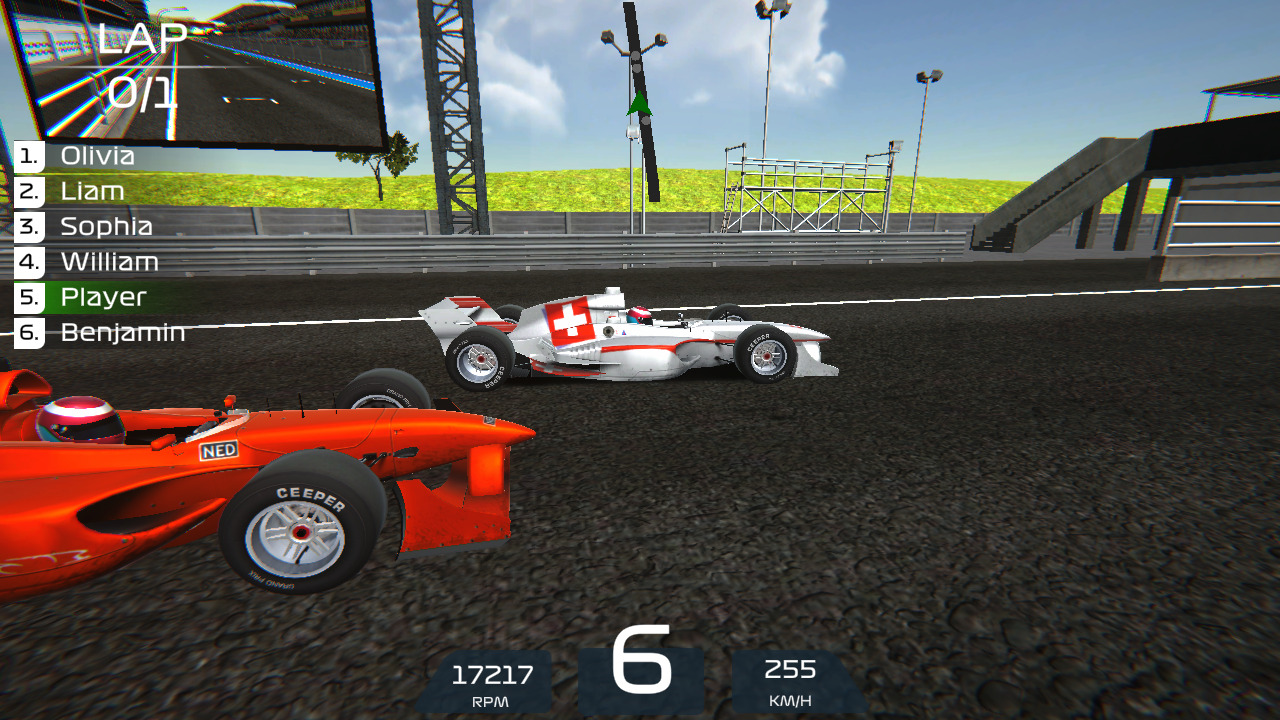
Task: Click Sophia's position entry
Action: pyautogui.click(x=103, y=226)
